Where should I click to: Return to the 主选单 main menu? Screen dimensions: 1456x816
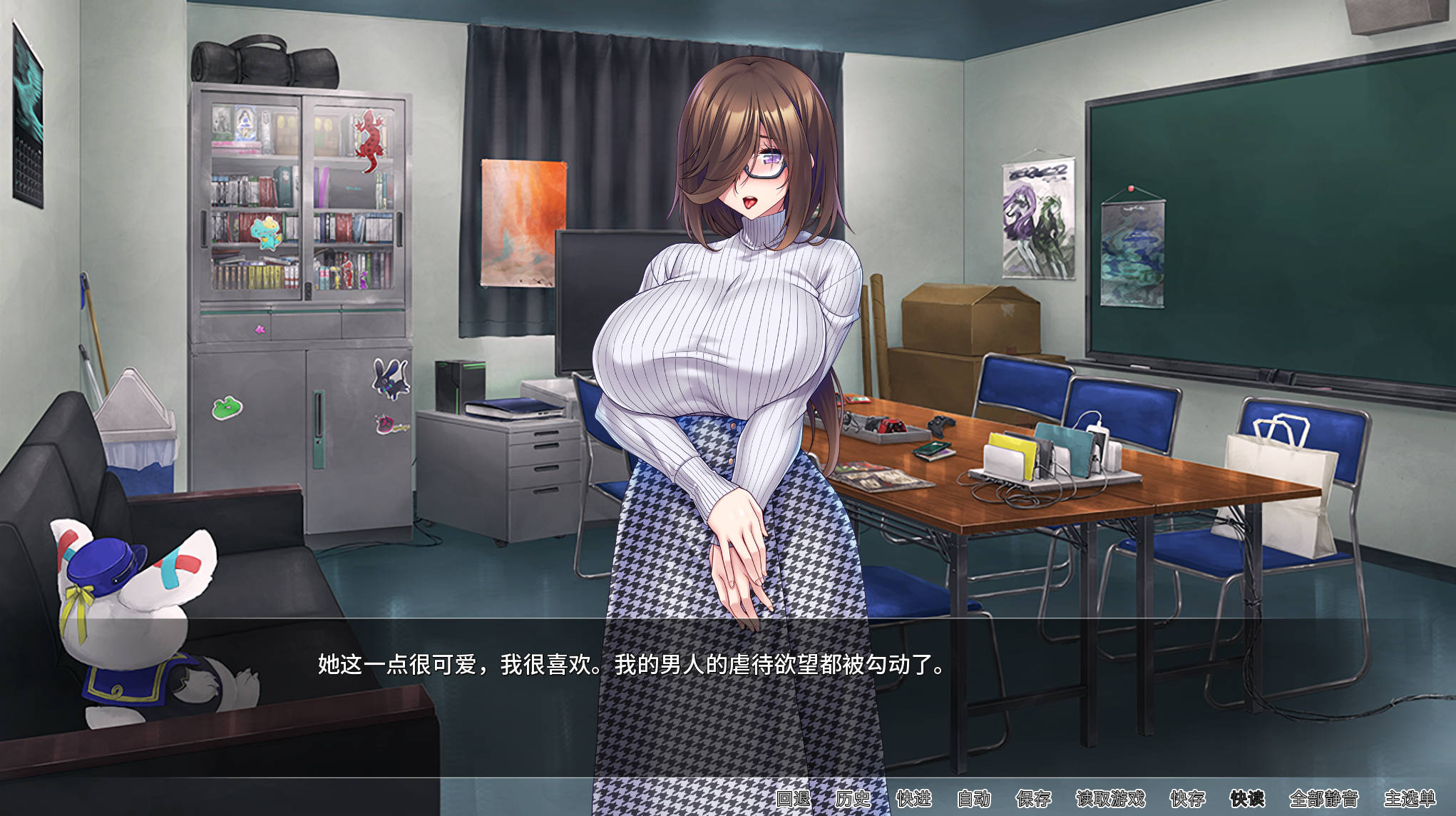1410,798
